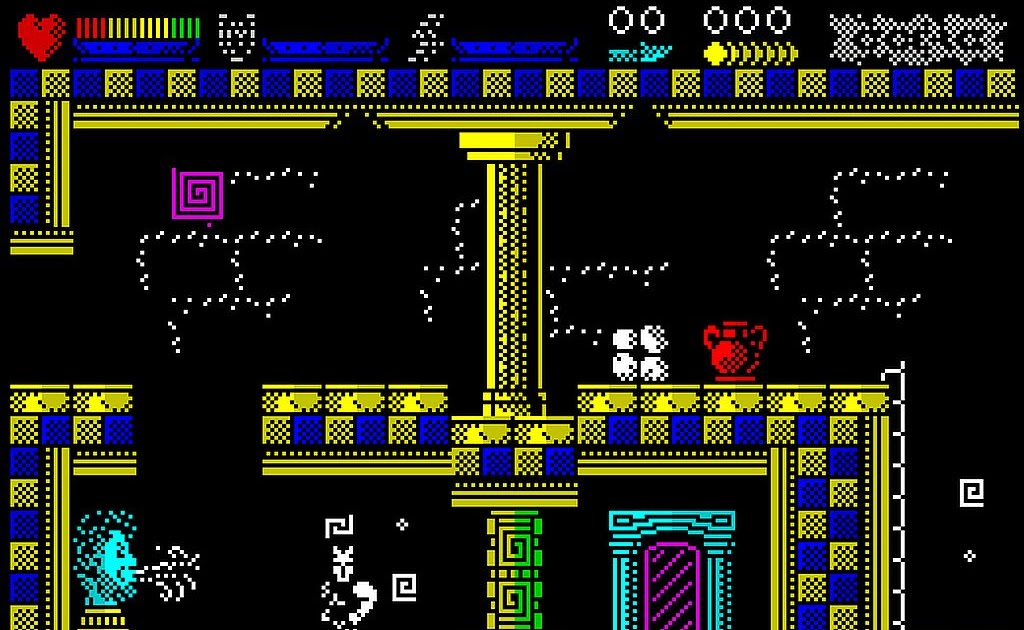
Task: Click the cyan key icon
Action: [x=640, y=52]
